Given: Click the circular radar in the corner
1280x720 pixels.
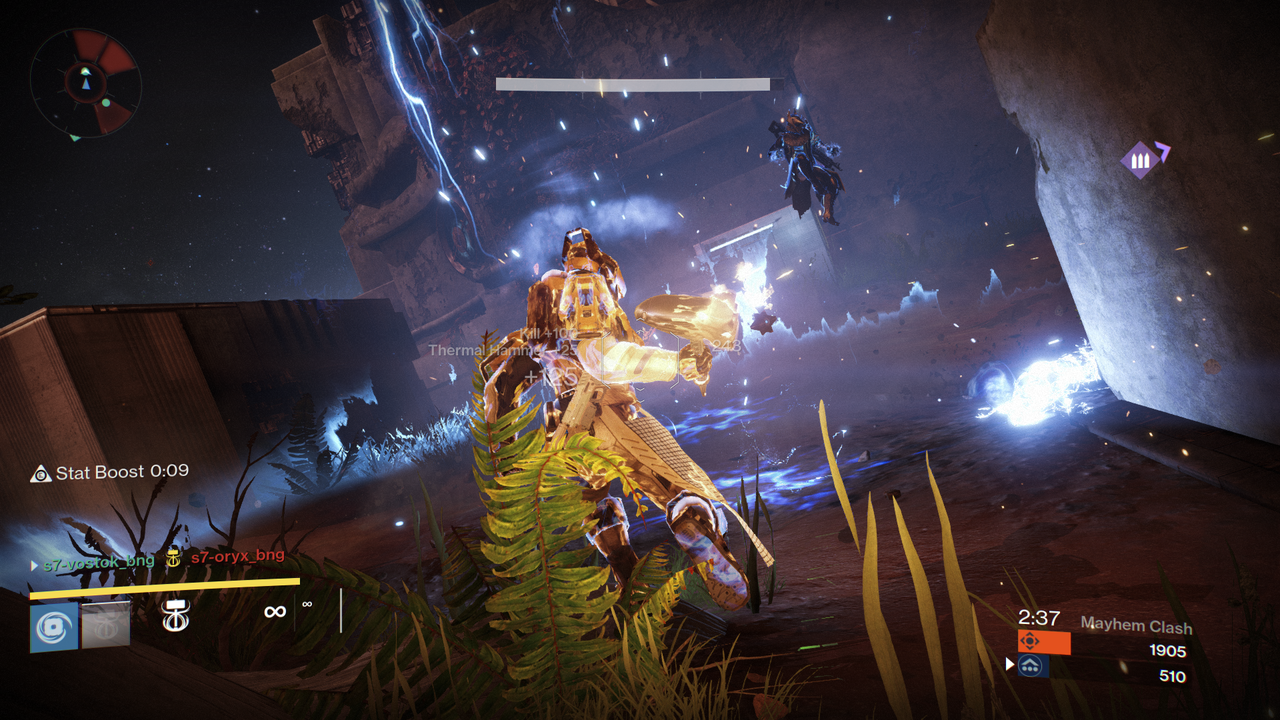Looking at the screenshot, I should click(85, 82).
